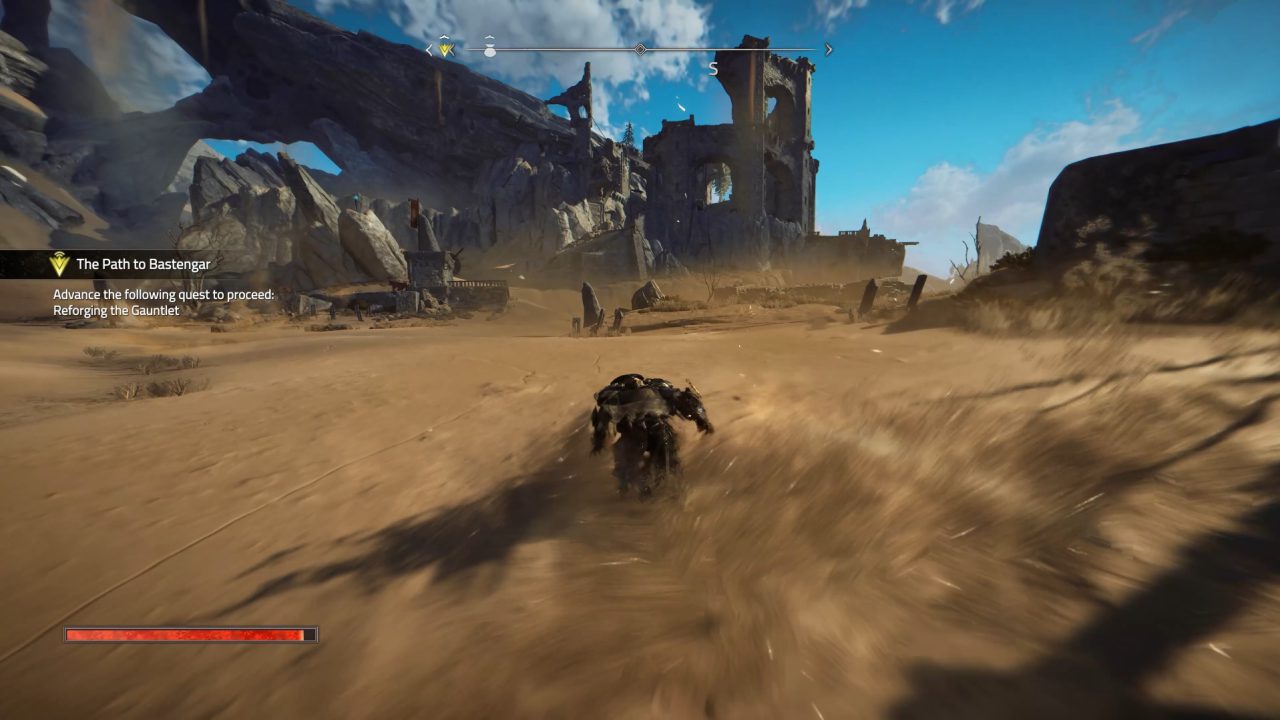This screenshot has width=1280, height=720.
Task: Expand the compass using the right chevron
Action: [828, 48]
